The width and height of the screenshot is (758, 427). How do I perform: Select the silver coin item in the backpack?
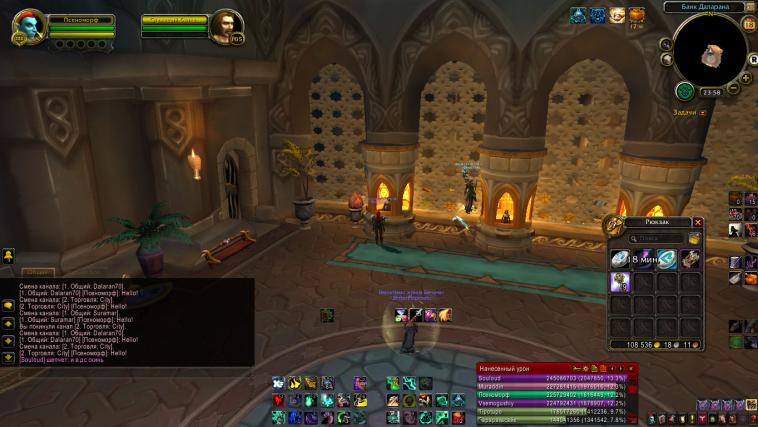pyautogui.click(x=620, y=259)
